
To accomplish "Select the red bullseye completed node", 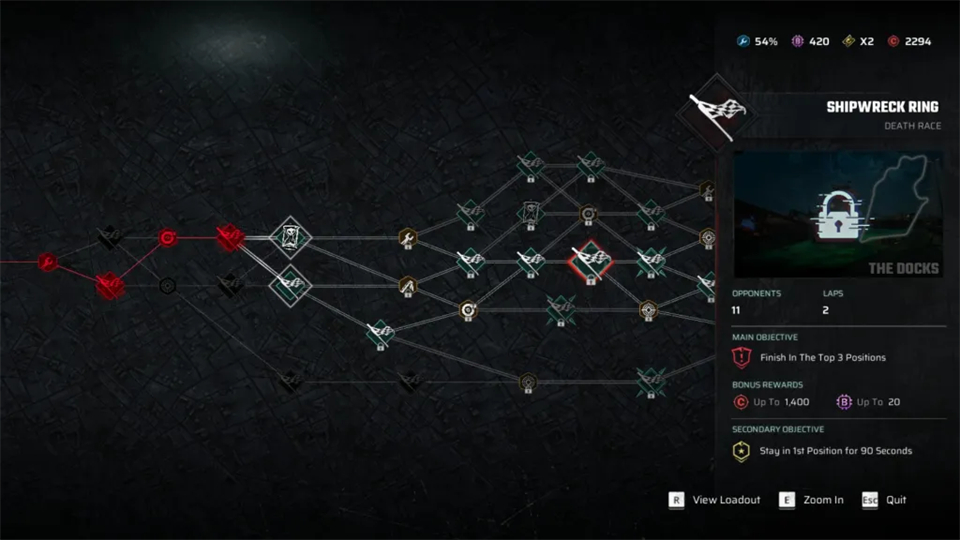I will 168,238.
